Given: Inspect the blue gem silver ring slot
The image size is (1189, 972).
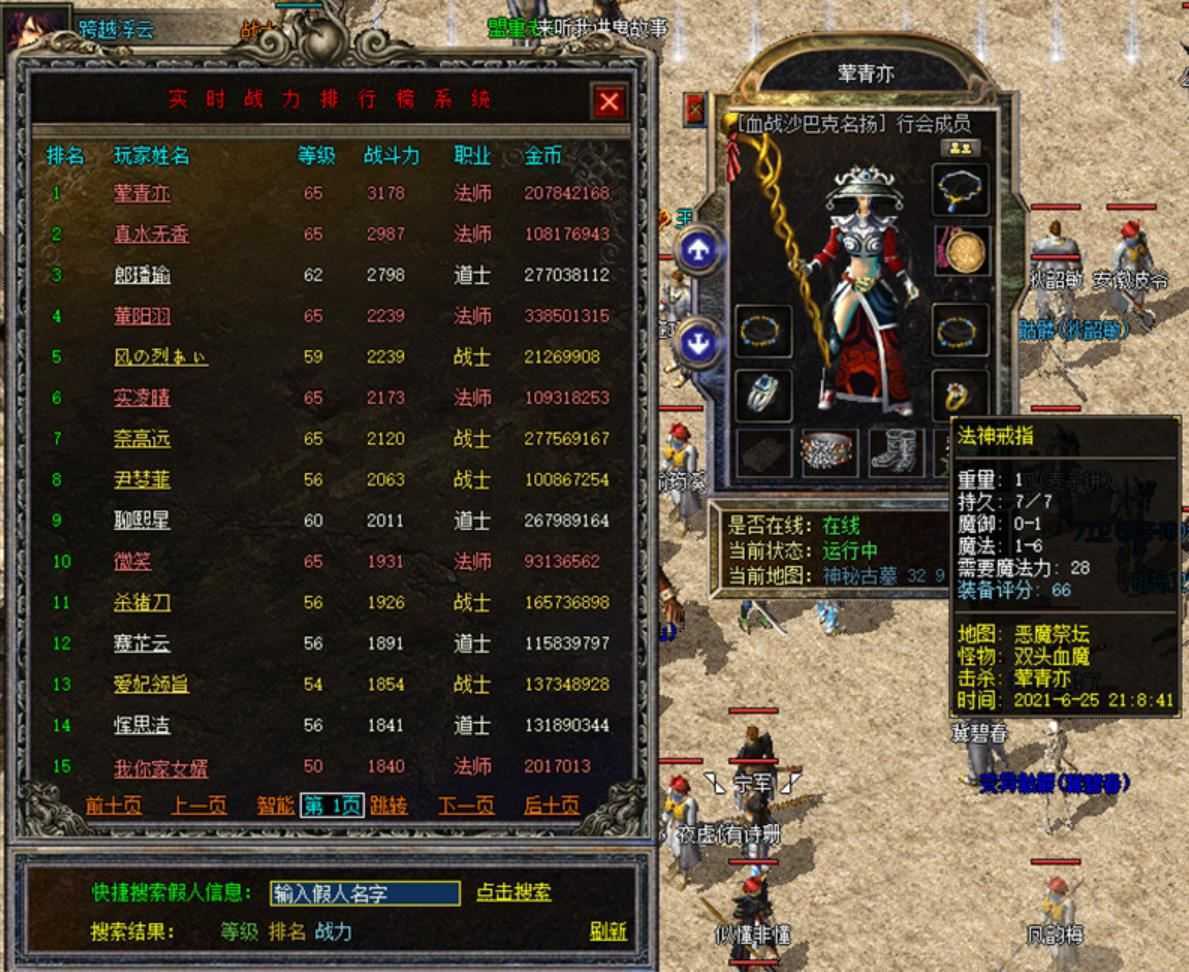Looking at the screenshot, I should 763,395.
